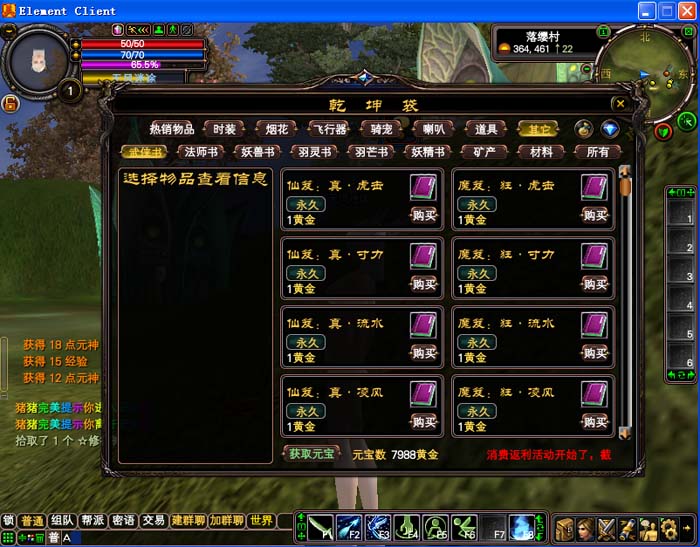
Task: Open the 矿产 subcategory
Action: click(x=484, y=152)
